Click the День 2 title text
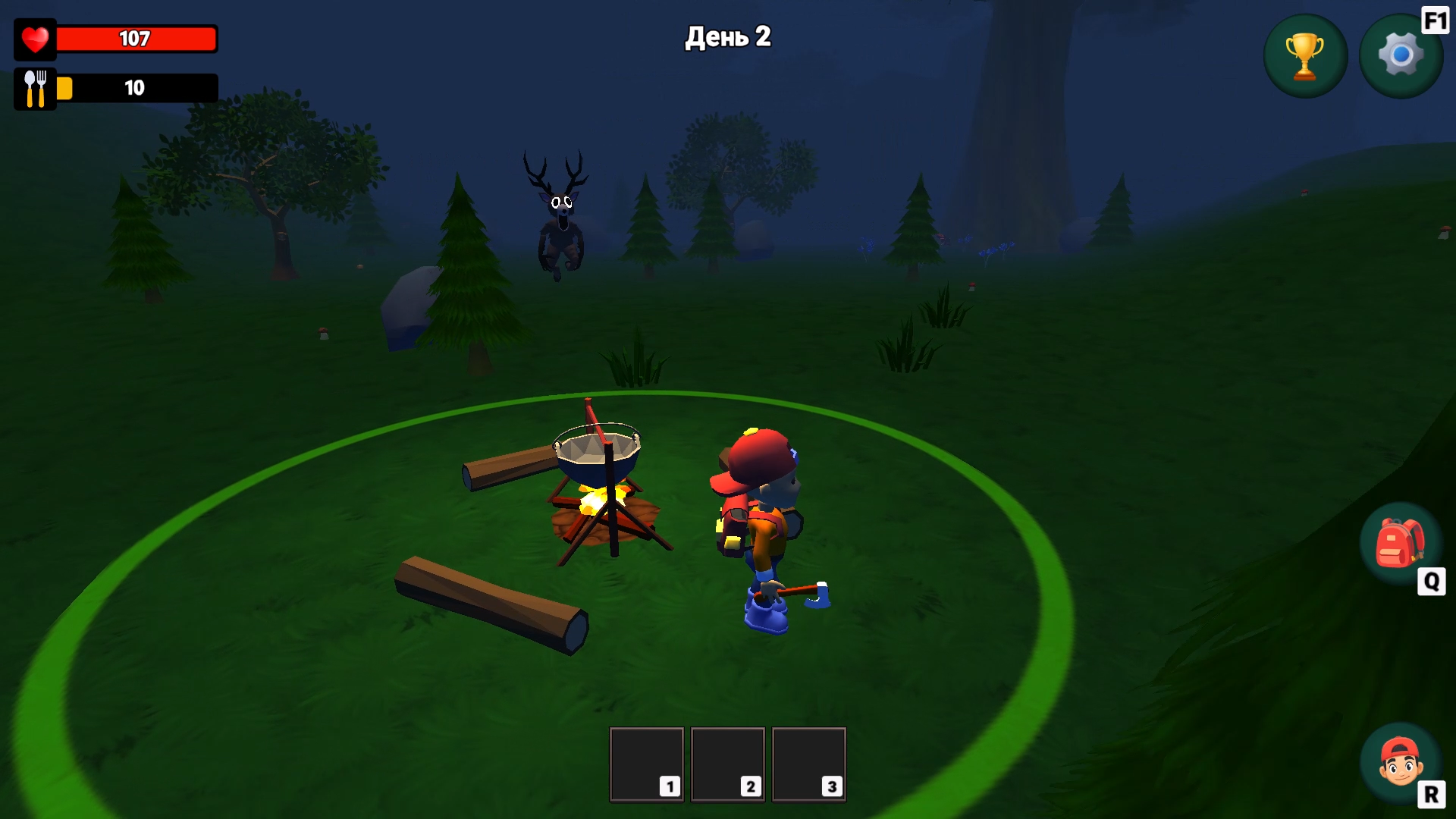This screenshot has width=1456, height=819. 727,36
